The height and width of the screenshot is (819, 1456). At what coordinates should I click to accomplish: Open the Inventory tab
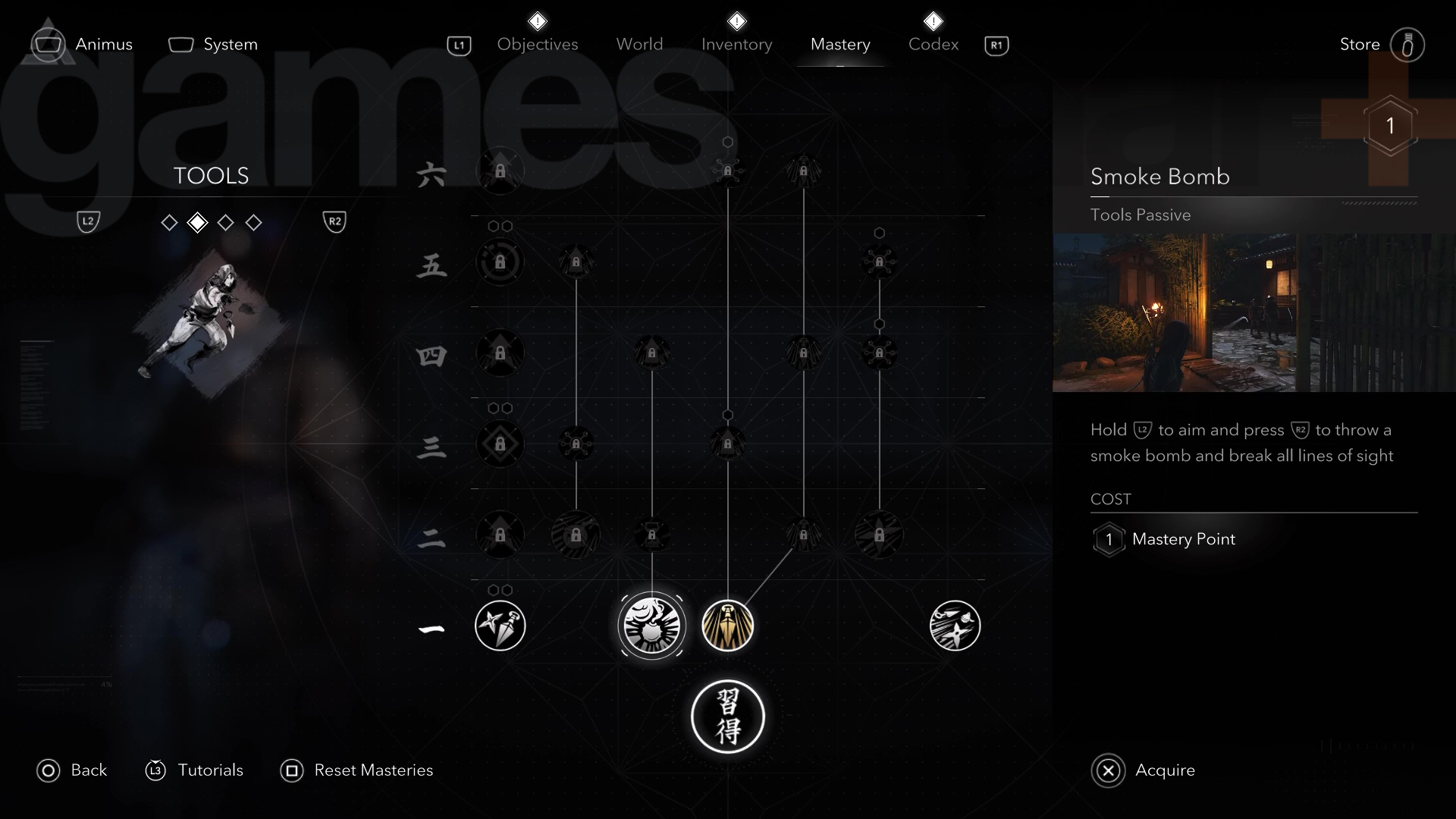pos(736,45)
